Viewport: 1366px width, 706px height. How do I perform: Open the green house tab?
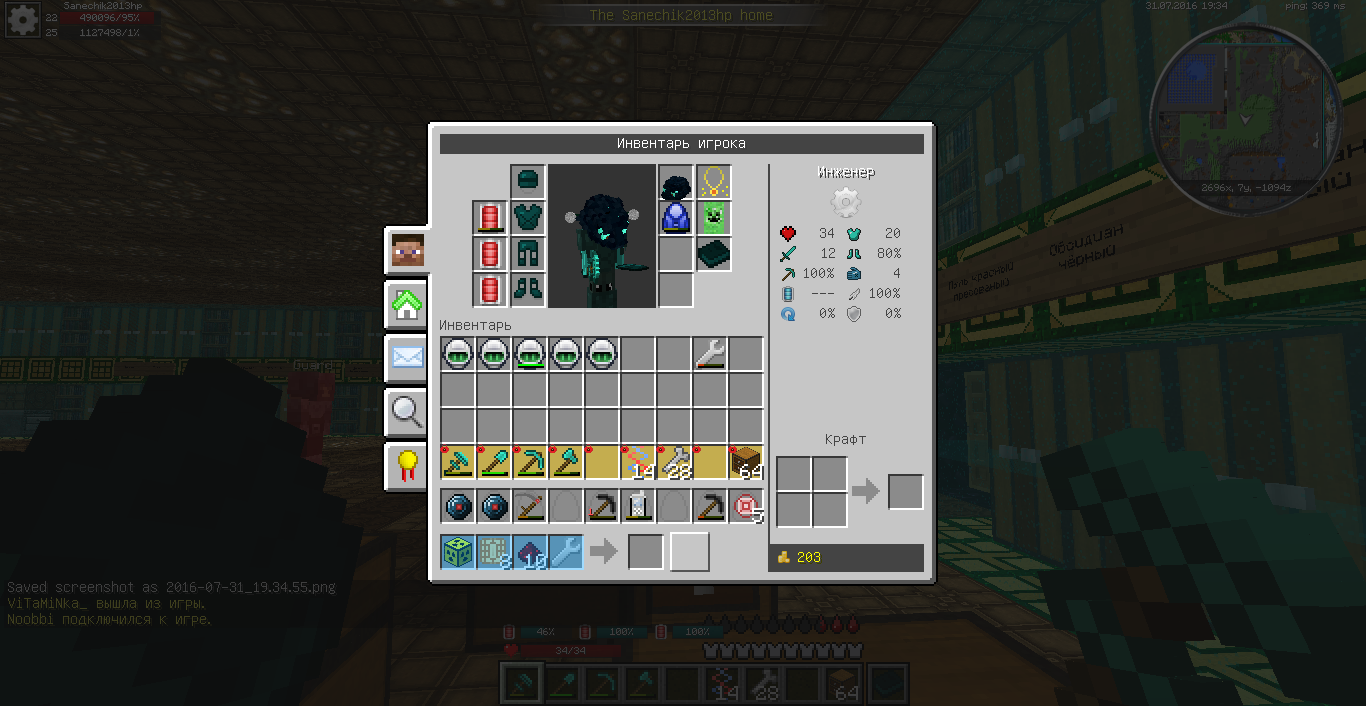coord(408,305)
